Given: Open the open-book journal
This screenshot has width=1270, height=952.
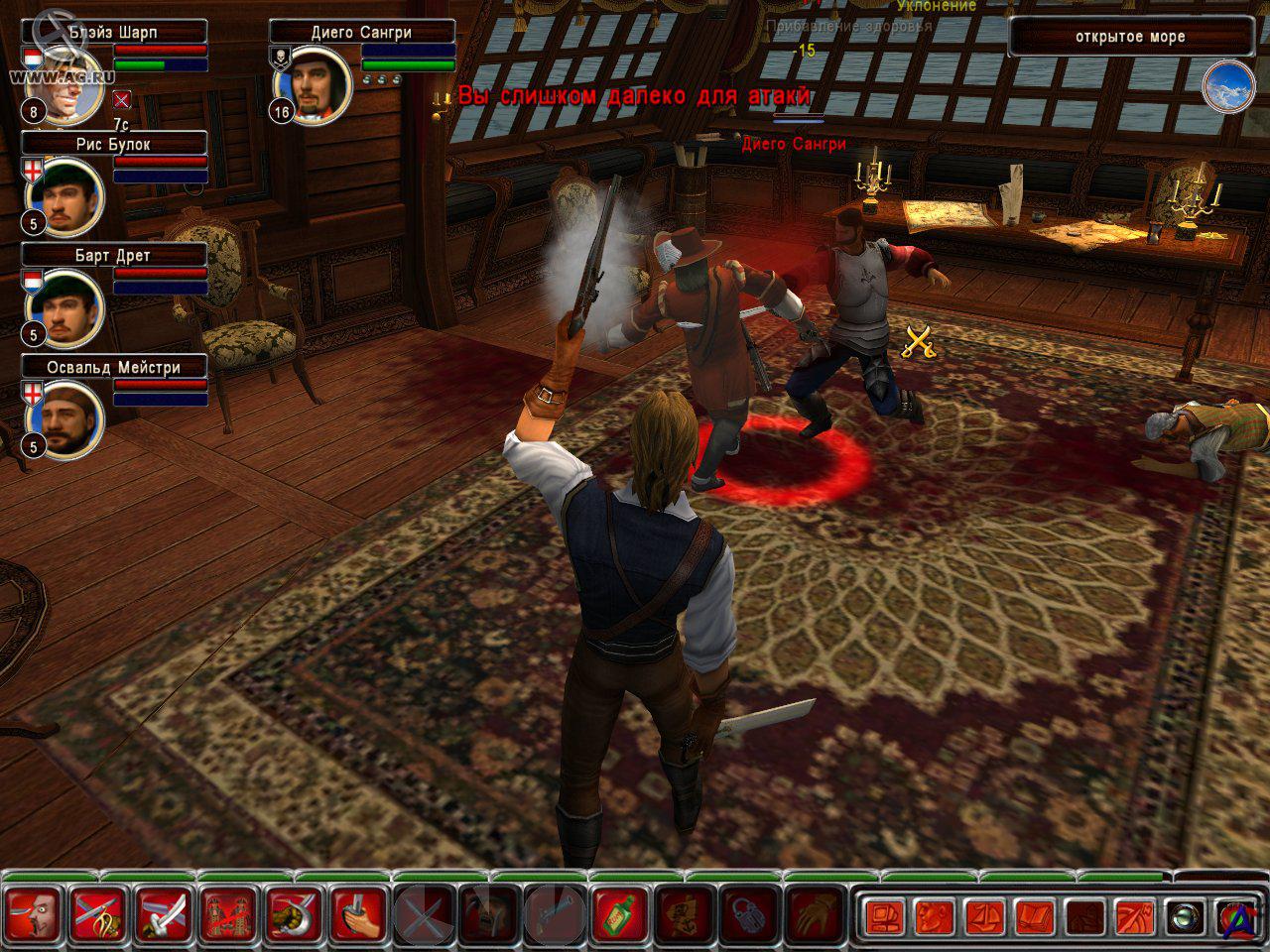Looking at the screenshot, I should [1035, 916].
